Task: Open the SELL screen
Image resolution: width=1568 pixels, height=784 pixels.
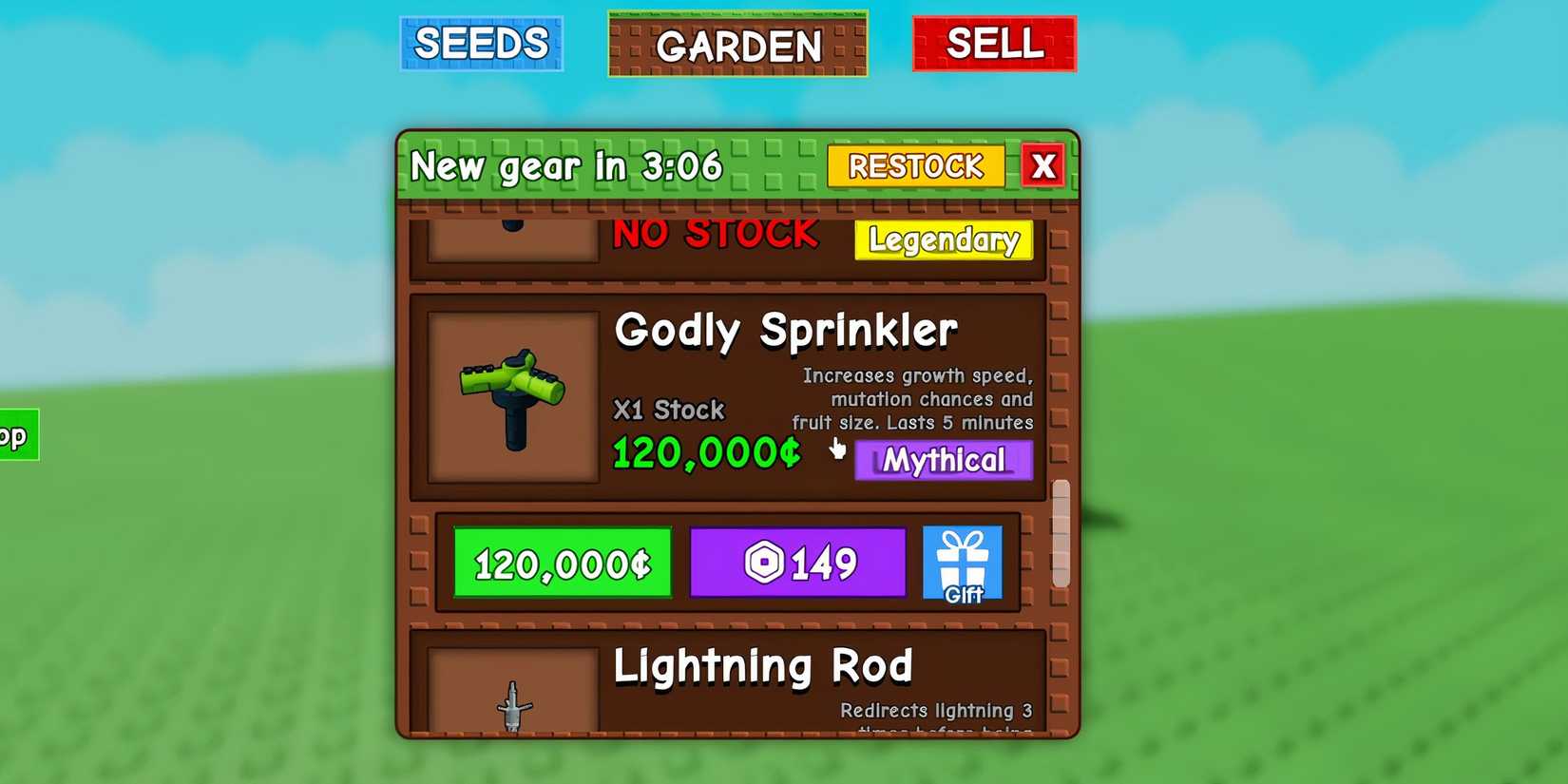Action: point(994,43)
